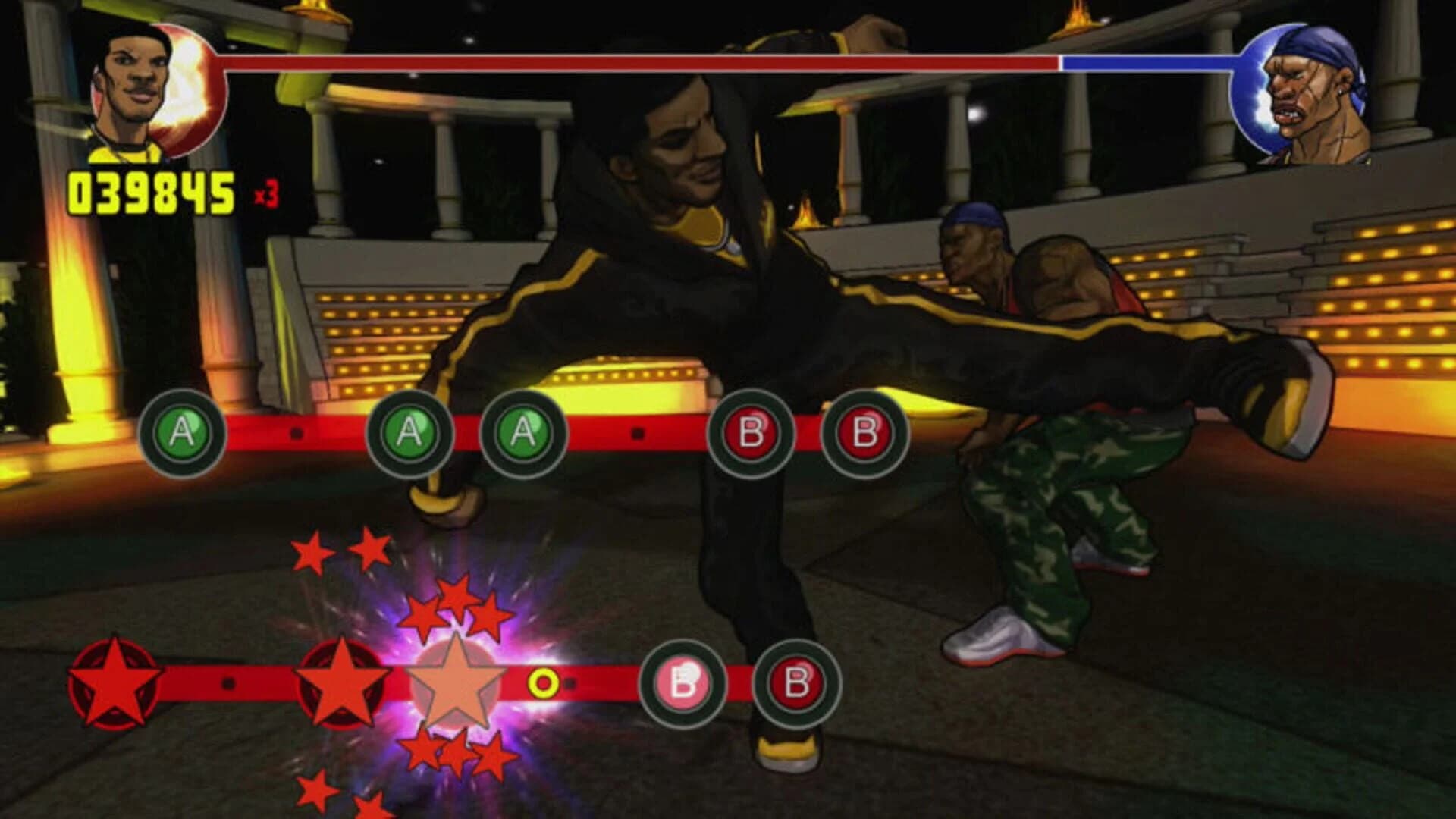Click the dot separator between the A prompts
Image resolution: width=1456 pixels, height=819 pixels.
[x=298, y=434]
